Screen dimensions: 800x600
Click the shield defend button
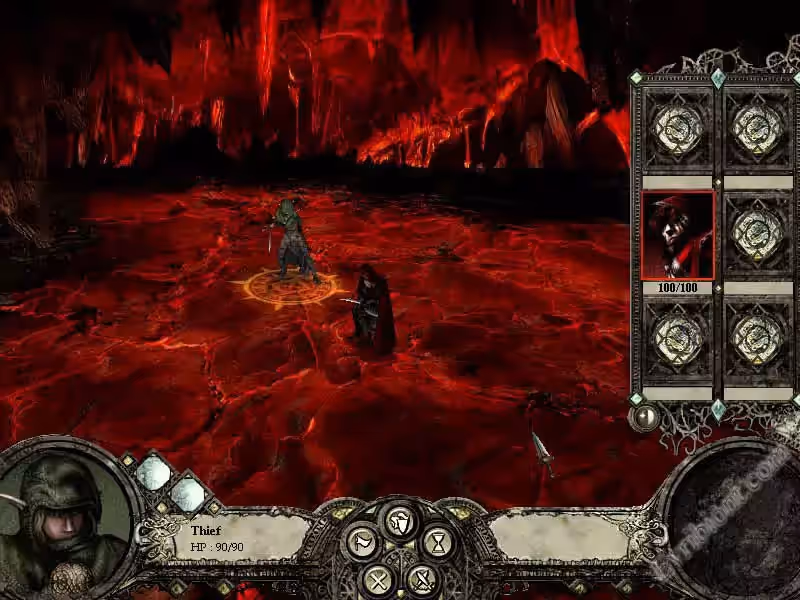[399, 522]
